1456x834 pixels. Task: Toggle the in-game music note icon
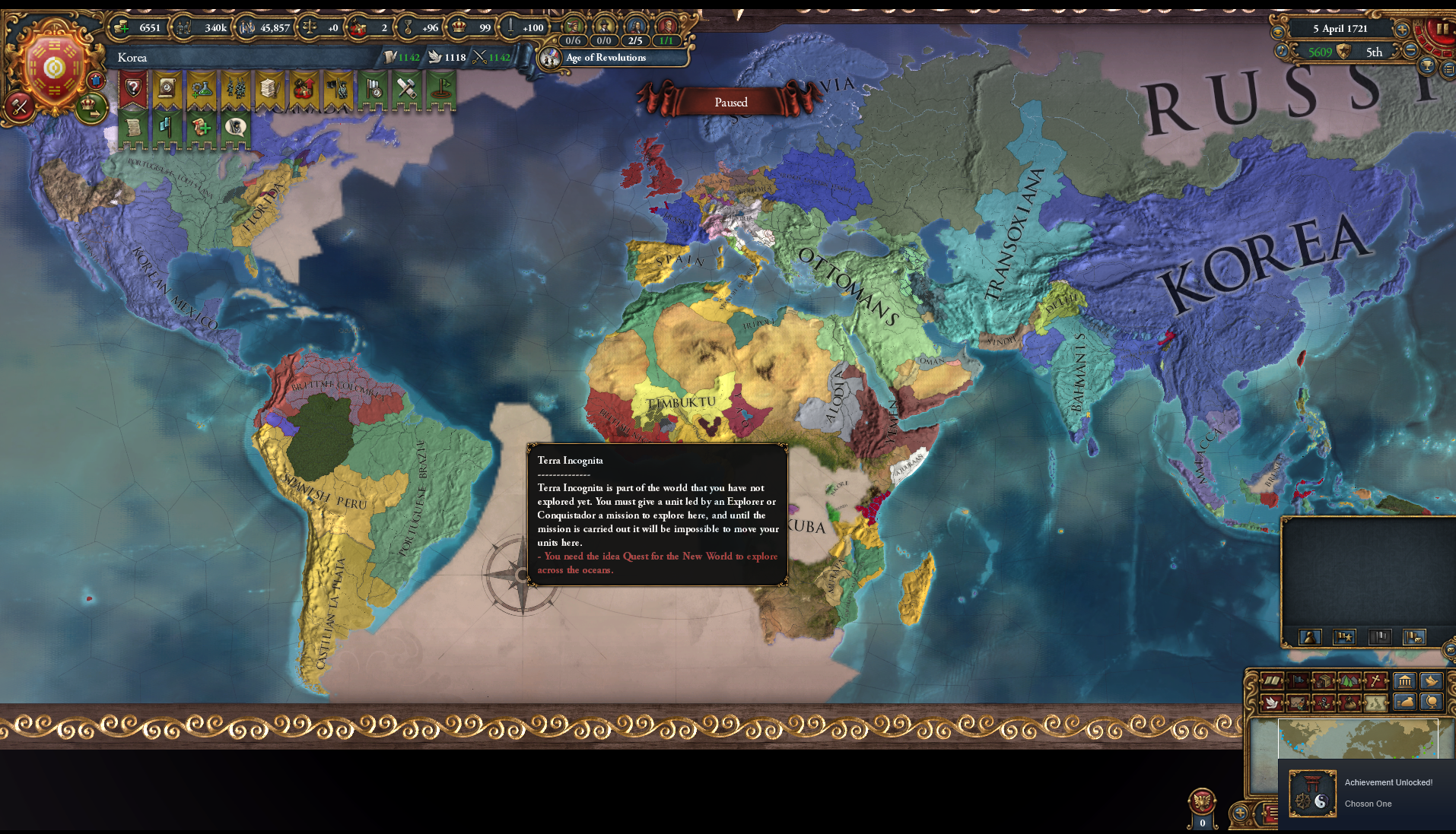pyautogui.click(x=1282, y=52)
